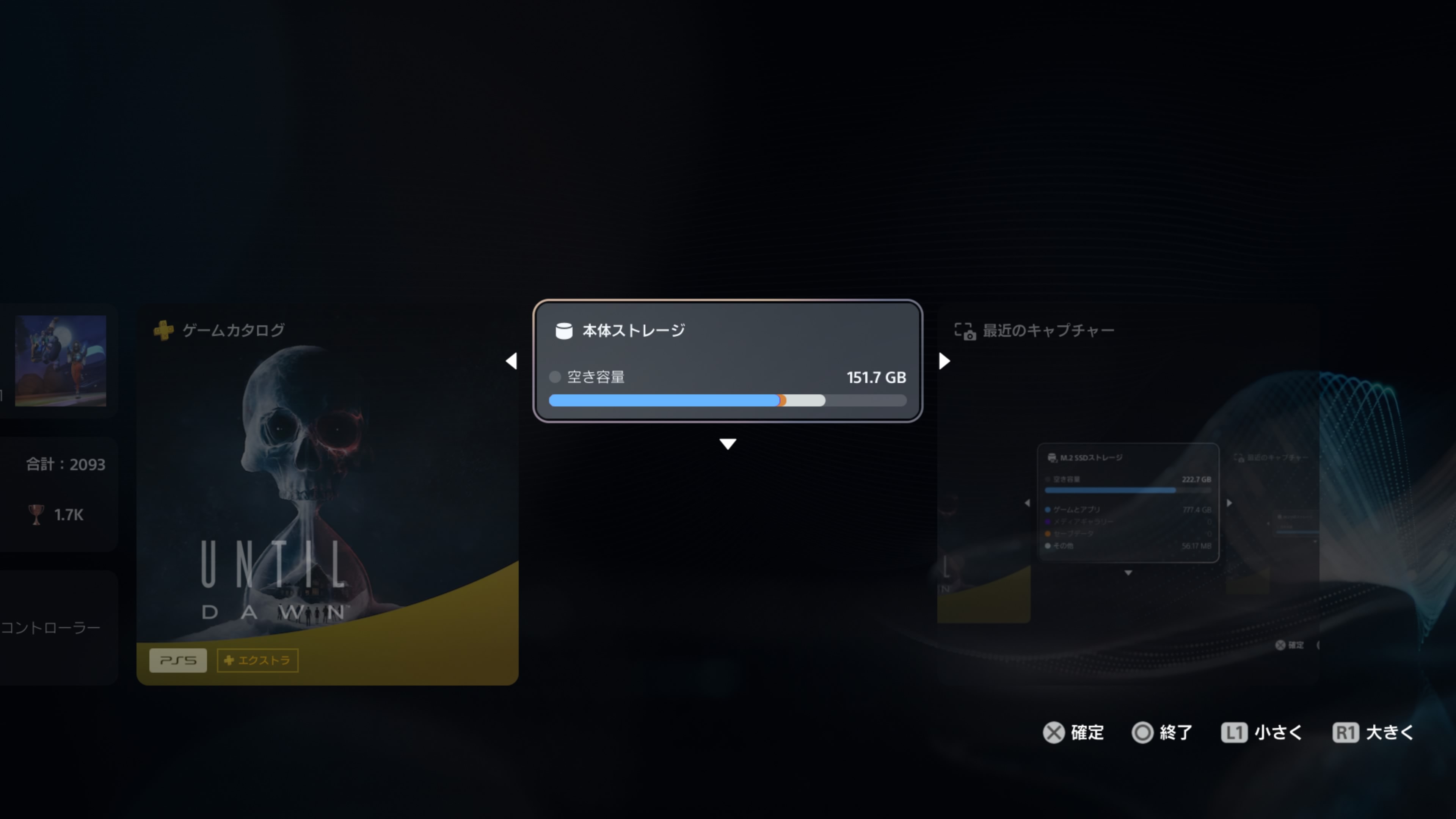Select the orange セーブデータ legend dot
This screenshot has height=819, width=1456.
click(1047, 533)
